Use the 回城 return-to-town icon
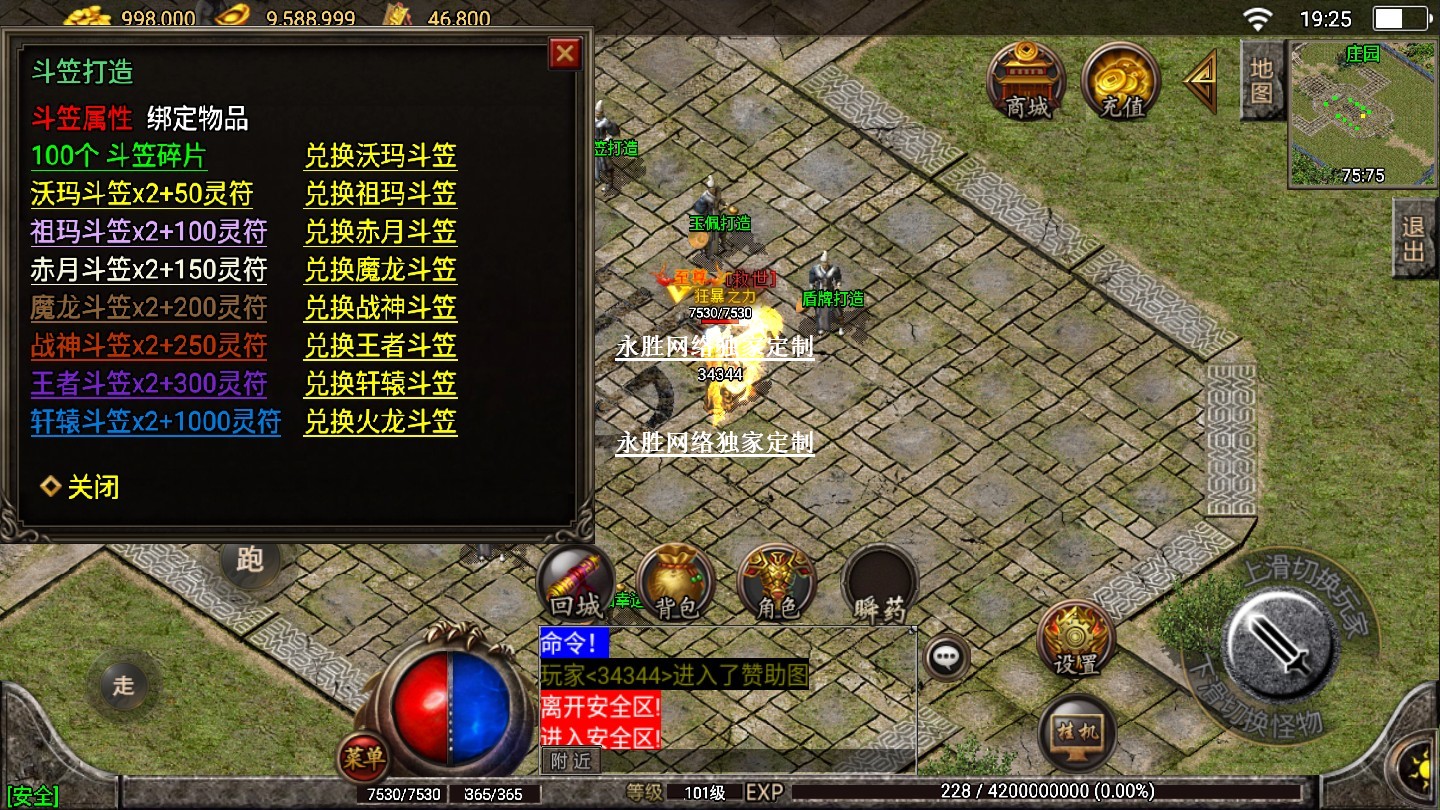 [576, 584]
